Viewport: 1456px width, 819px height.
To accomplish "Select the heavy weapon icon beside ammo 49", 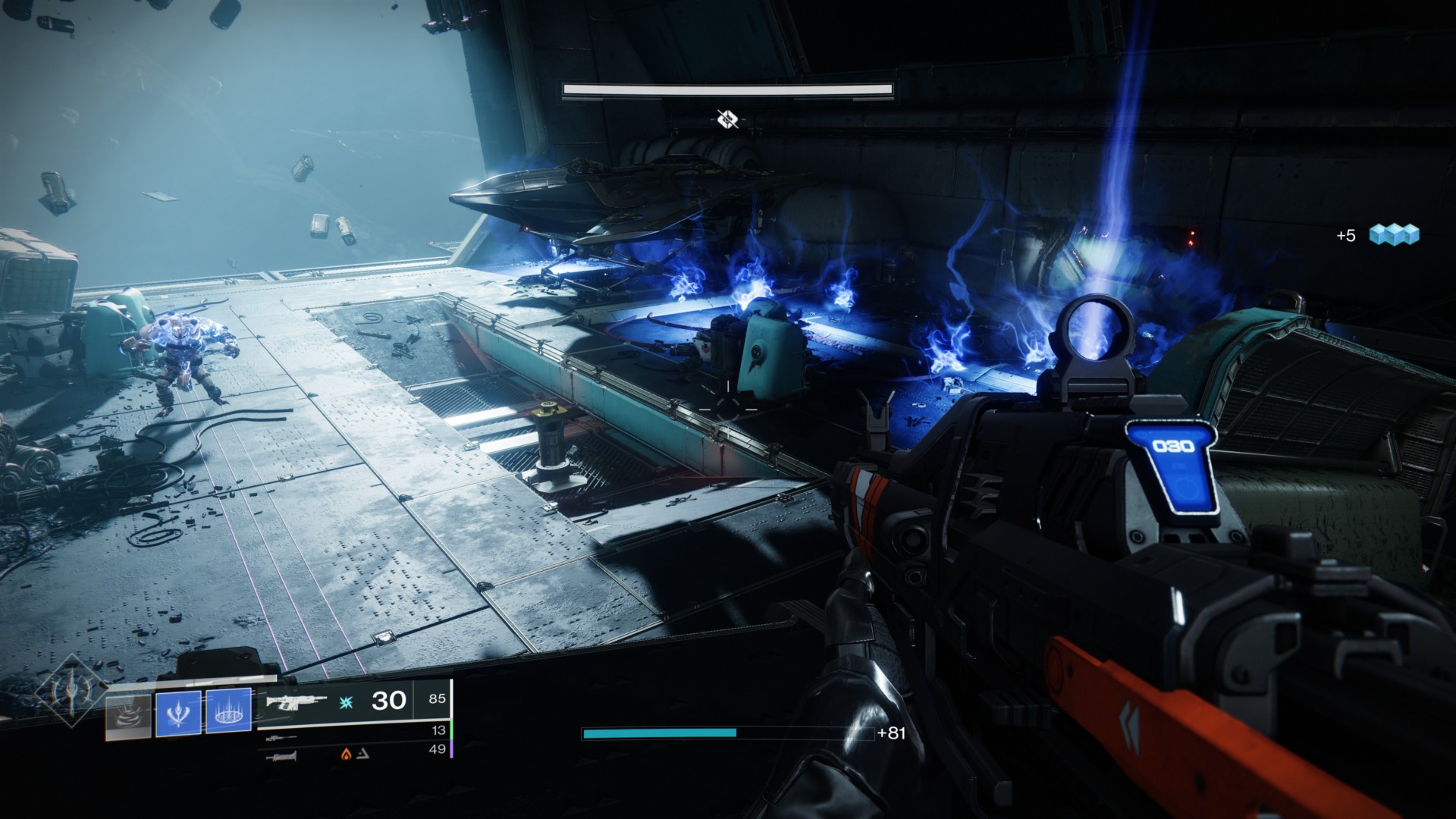I will 281,758.
